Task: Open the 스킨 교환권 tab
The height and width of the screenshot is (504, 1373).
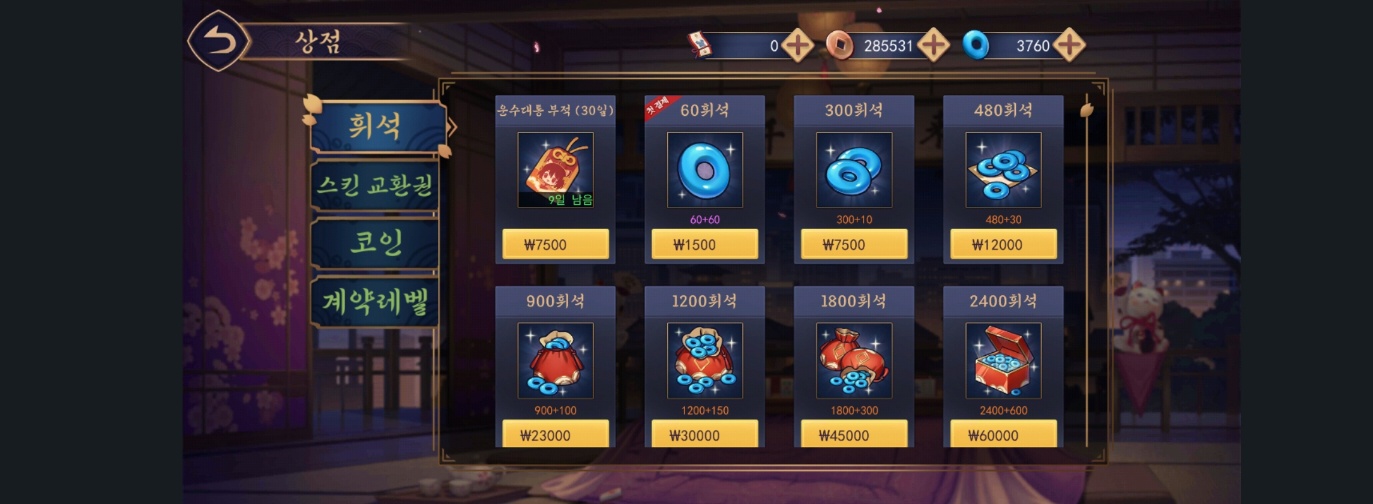Action: pyautogui.click(x=374, y=185)
